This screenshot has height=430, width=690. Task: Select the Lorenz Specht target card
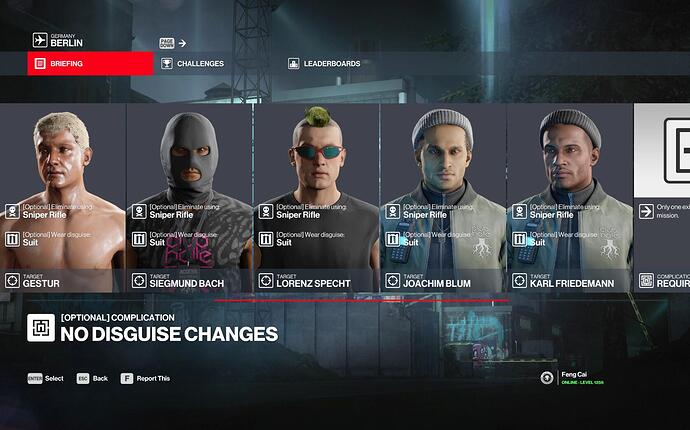click(317, 197)
